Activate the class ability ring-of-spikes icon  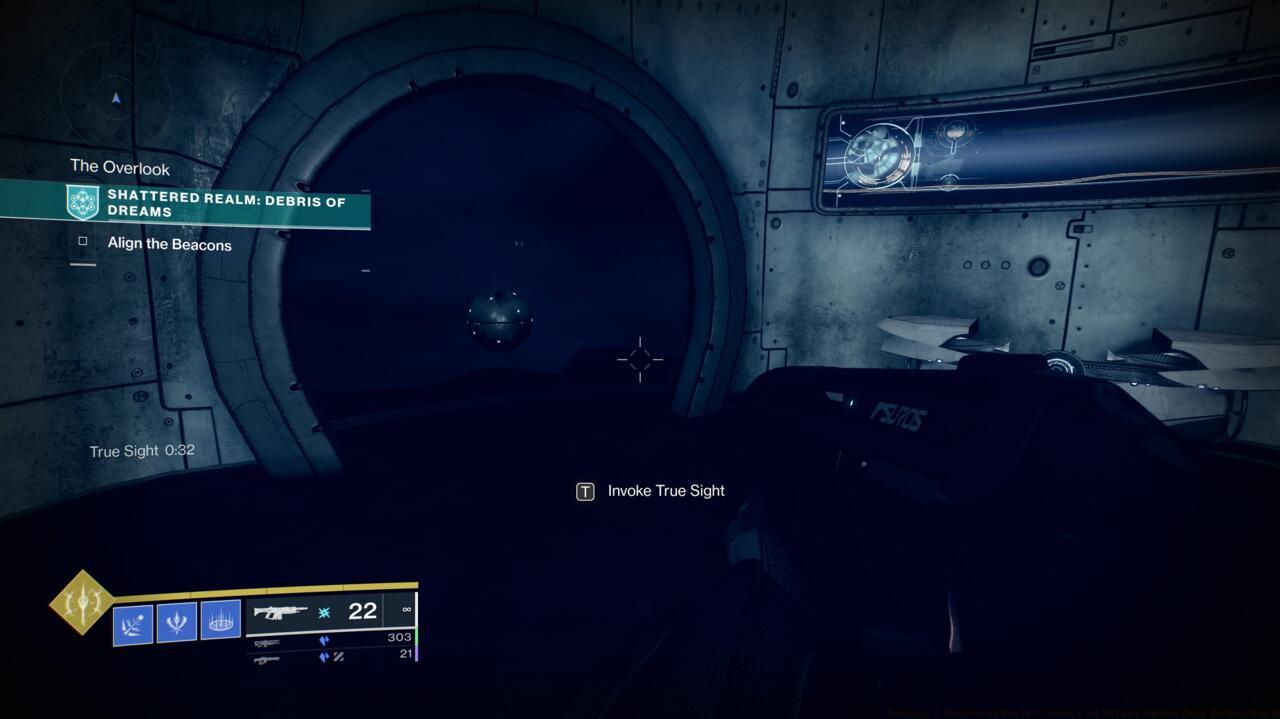[220, 621]
